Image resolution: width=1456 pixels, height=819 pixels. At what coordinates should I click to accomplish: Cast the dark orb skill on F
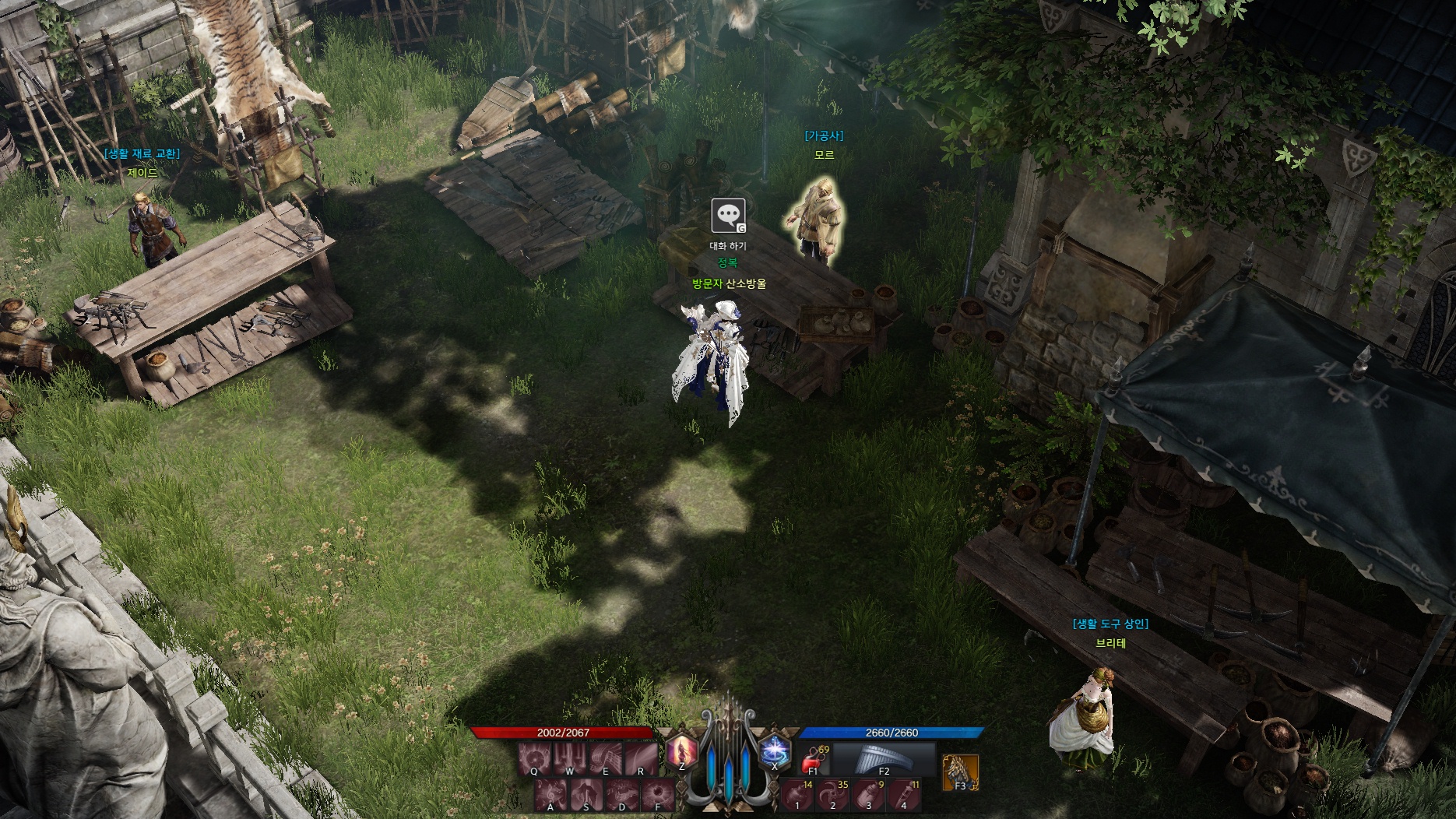click(x=659, y=794)
